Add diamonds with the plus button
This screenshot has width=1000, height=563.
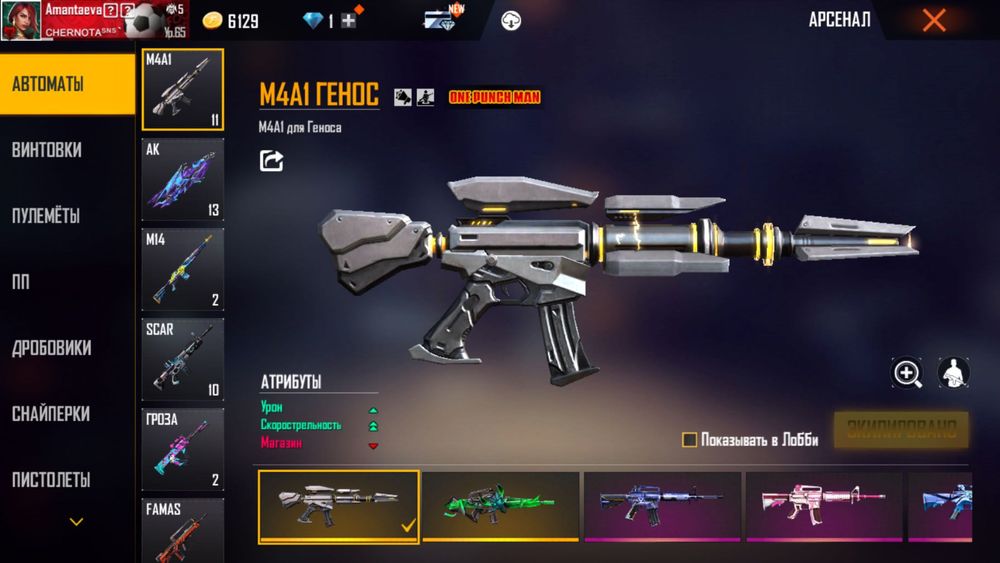[x=348, y=21]
